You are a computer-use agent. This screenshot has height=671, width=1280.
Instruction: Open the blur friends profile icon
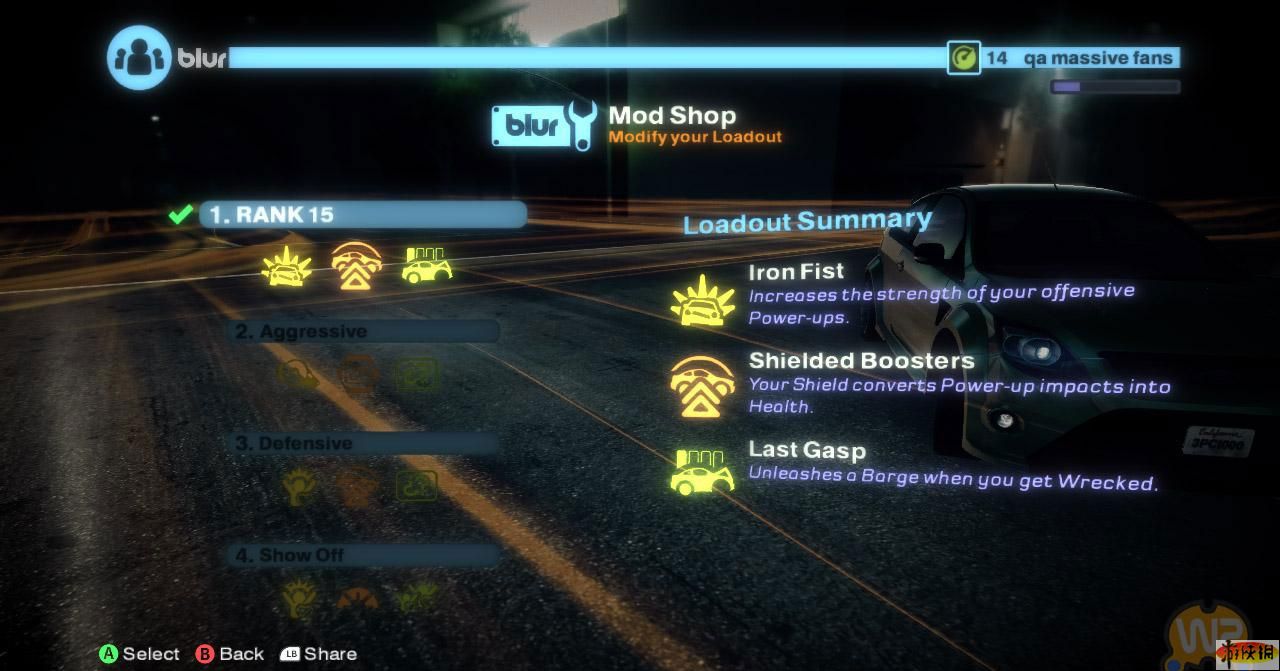(x=138, y=57)
